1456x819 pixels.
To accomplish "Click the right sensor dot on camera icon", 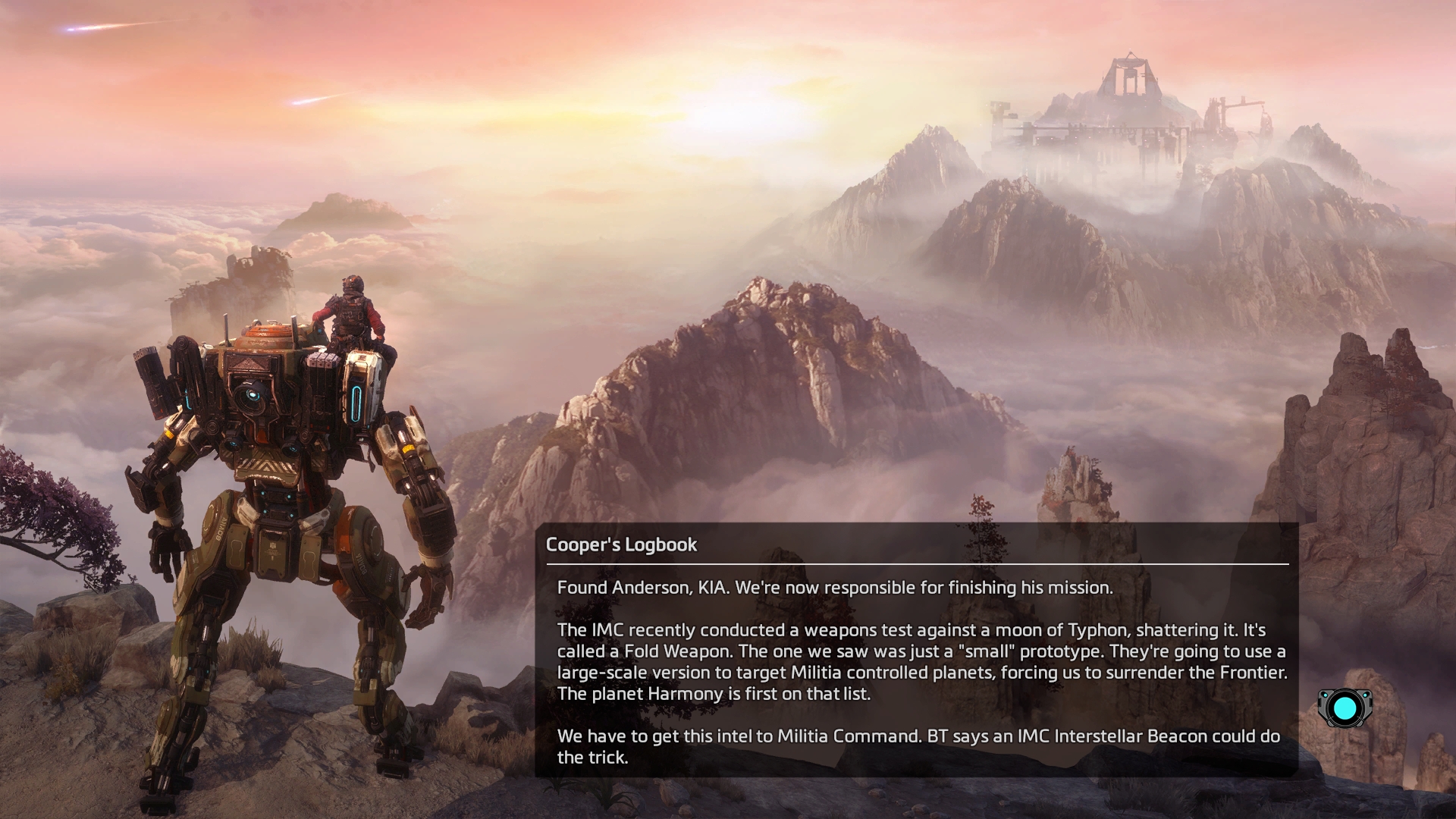I will tap(1365, 695).
